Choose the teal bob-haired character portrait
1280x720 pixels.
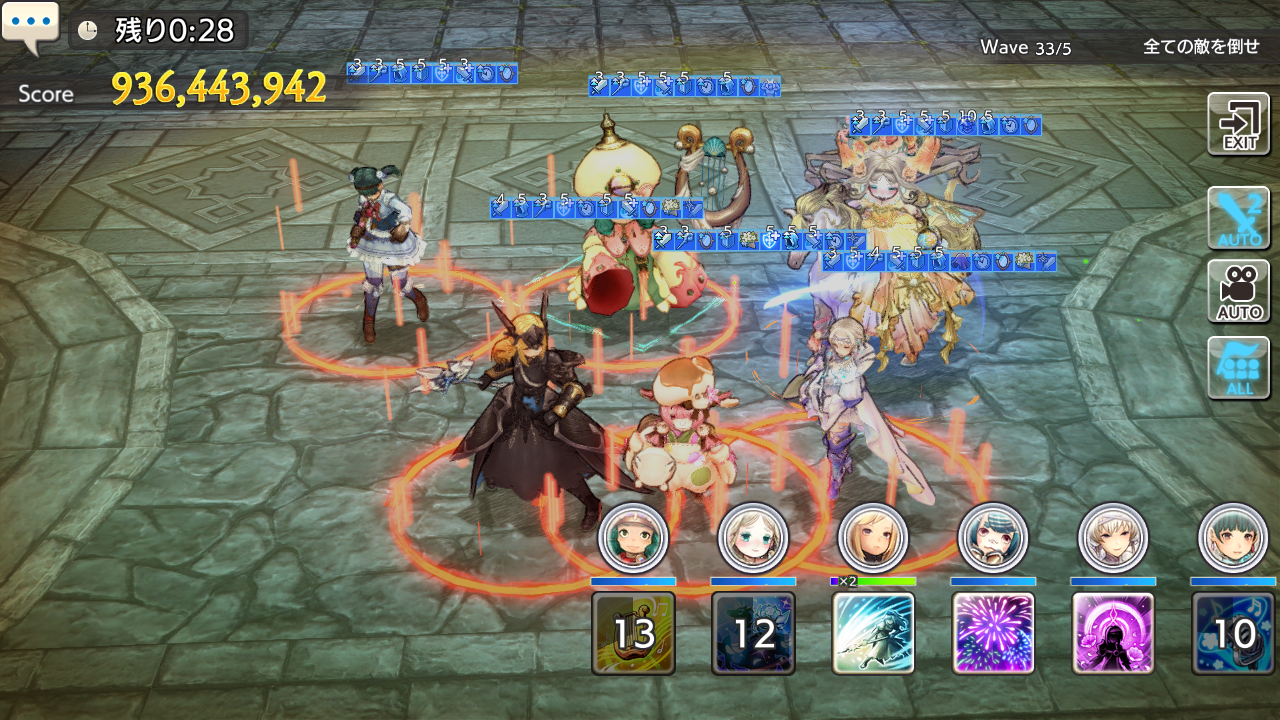point(1233,538)
